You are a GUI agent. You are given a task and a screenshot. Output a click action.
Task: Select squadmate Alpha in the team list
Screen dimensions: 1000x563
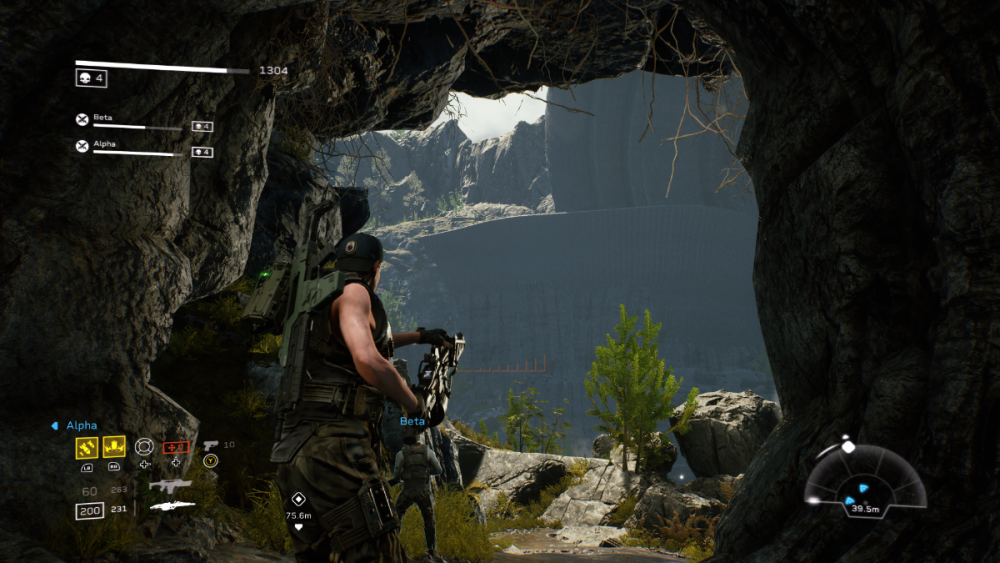(x=105, y=144)
